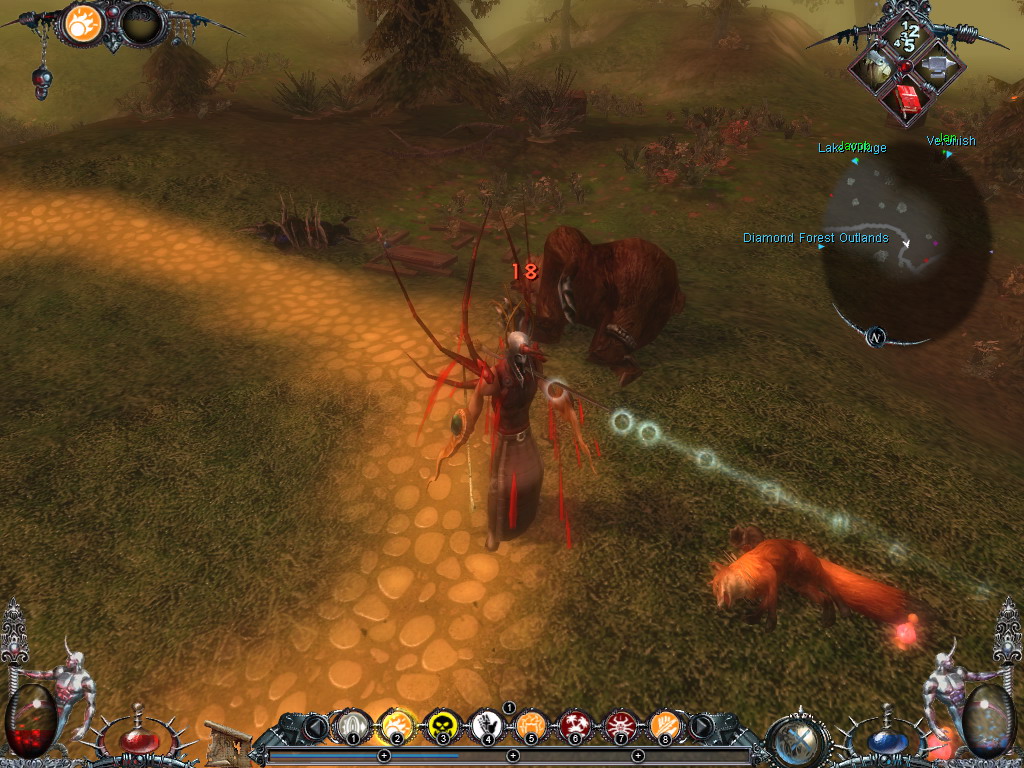Open the anvil crafting panel
Viewport: 1024px width, 768px height.
point(938,68)
